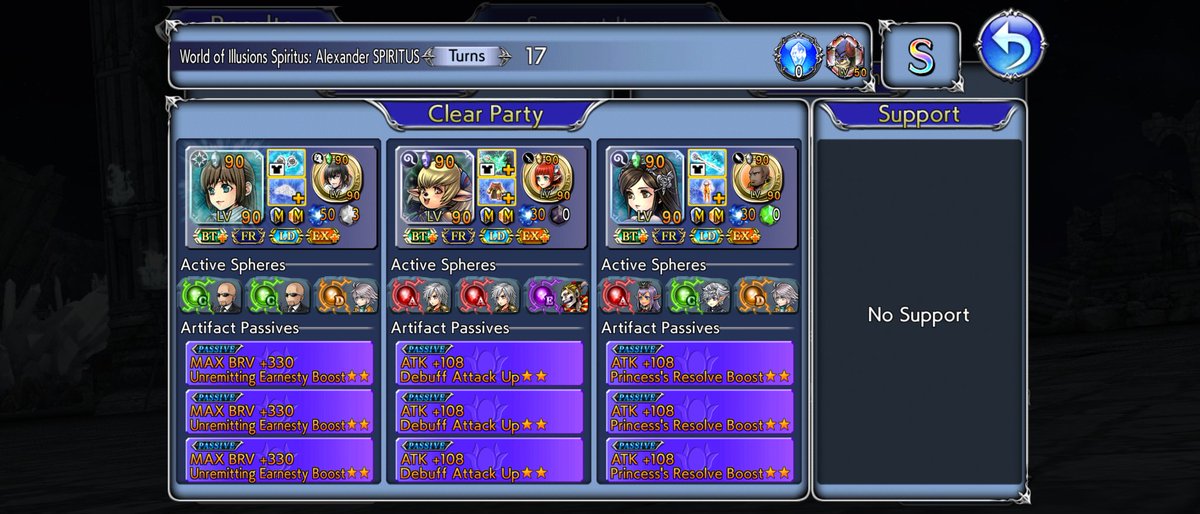
Task: Tap the rainbow S rank badge
Action: click(x=919, y=57)
